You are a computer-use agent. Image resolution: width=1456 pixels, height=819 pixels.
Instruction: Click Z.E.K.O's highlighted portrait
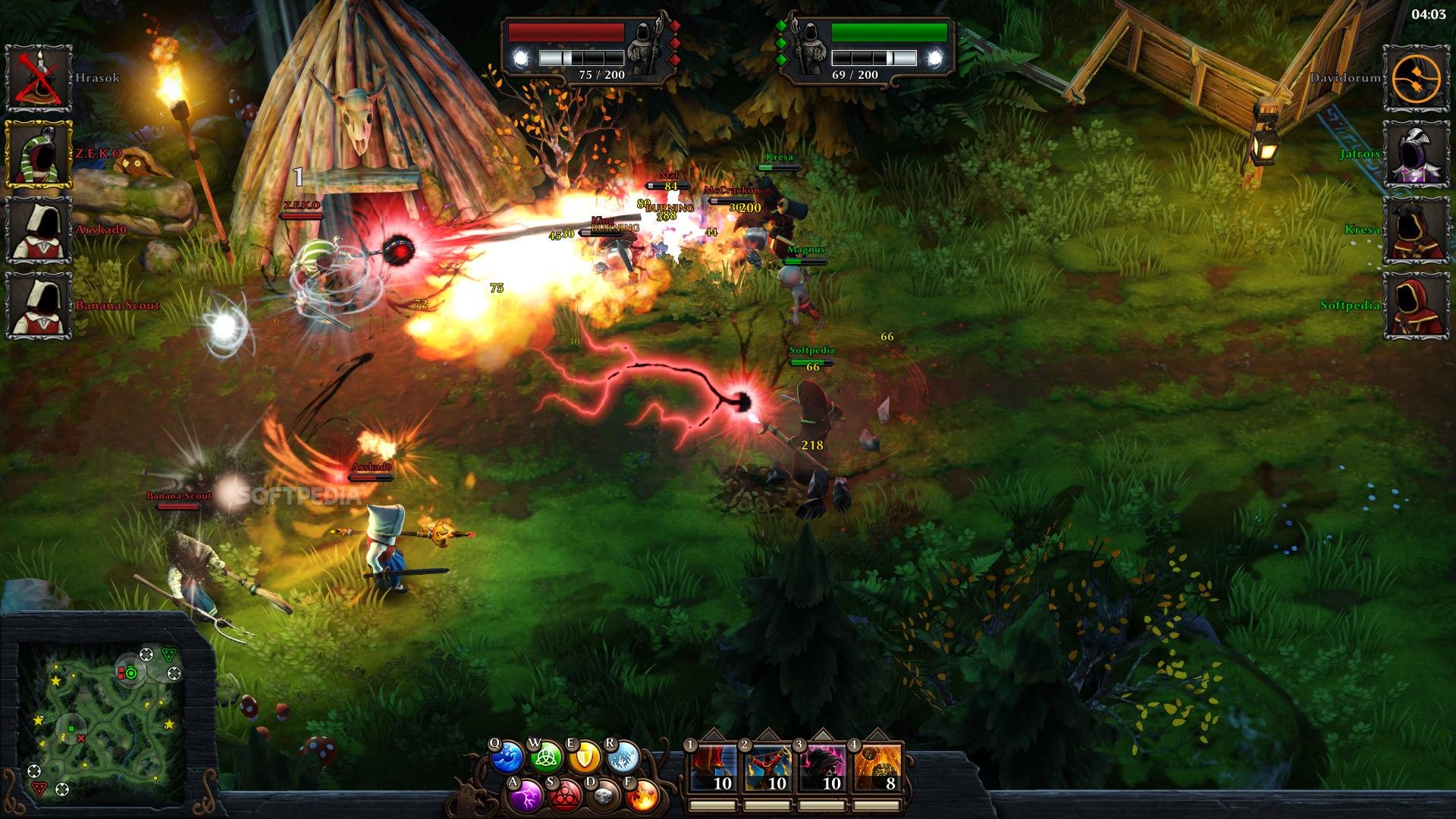point(39,154)
